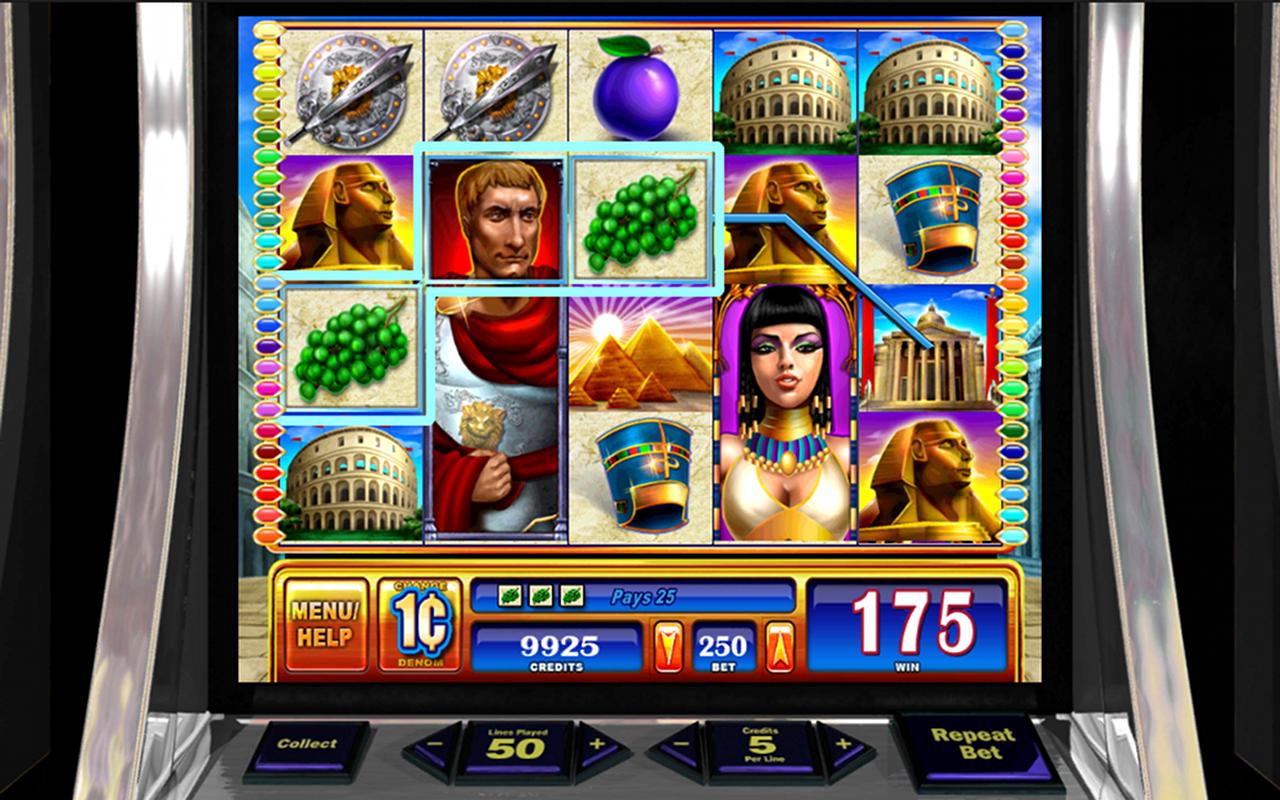Decrease the Lines Played count
Viewport: 1280px width, 800px height.
click(x=435, y=746)
